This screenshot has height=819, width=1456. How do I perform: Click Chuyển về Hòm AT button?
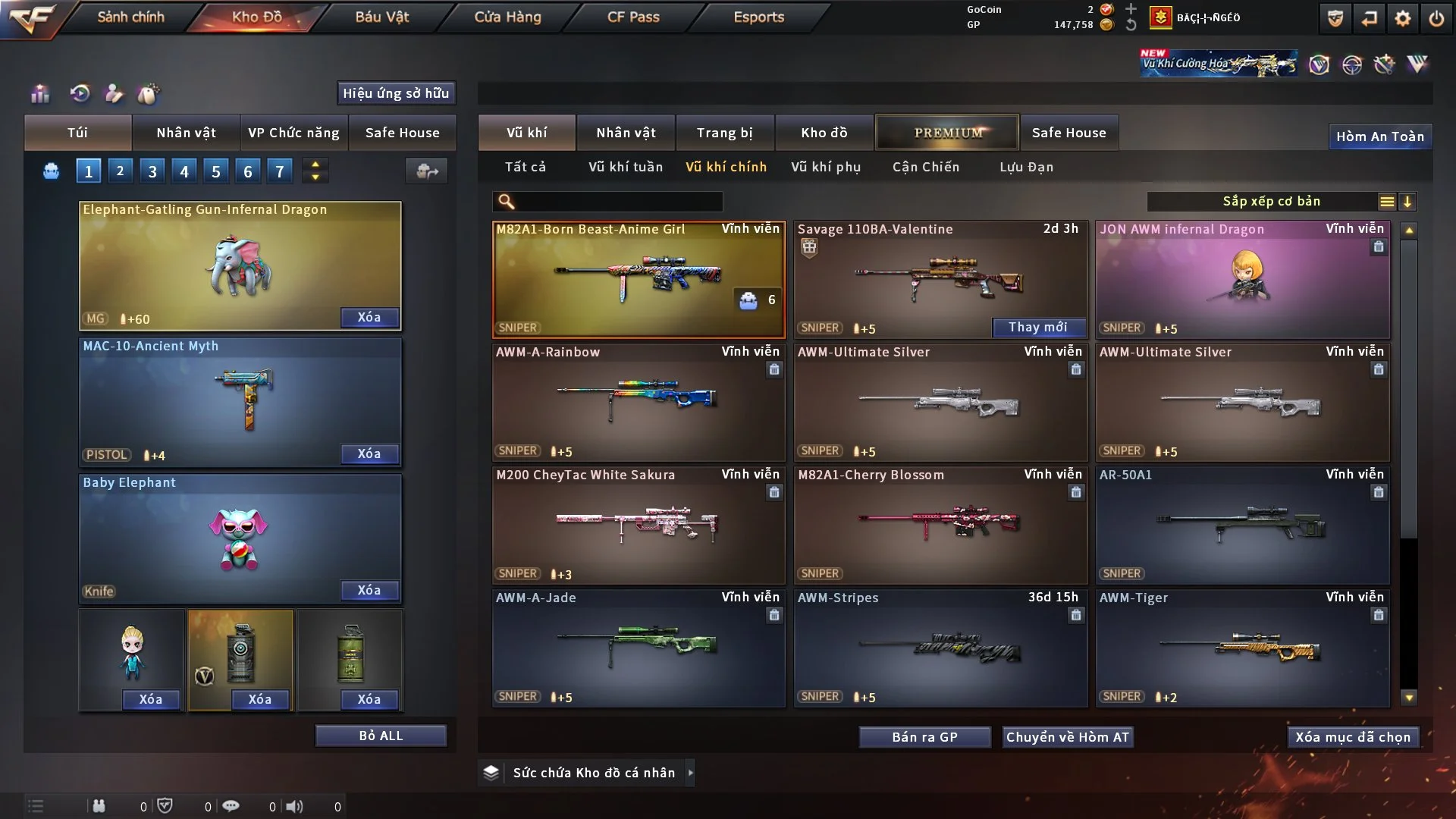(1067, 737)
